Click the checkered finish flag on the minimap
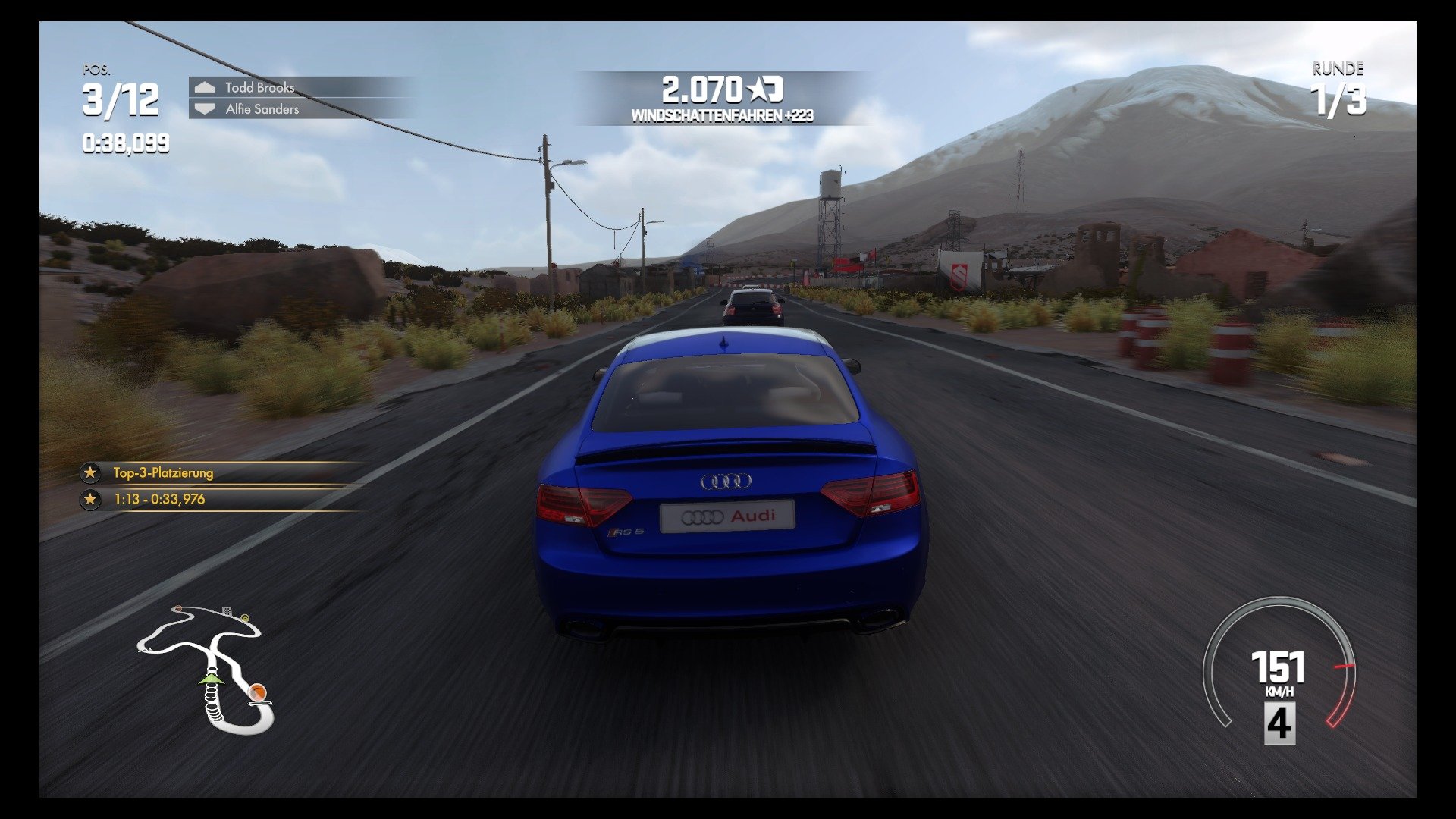 coord(227,610)
